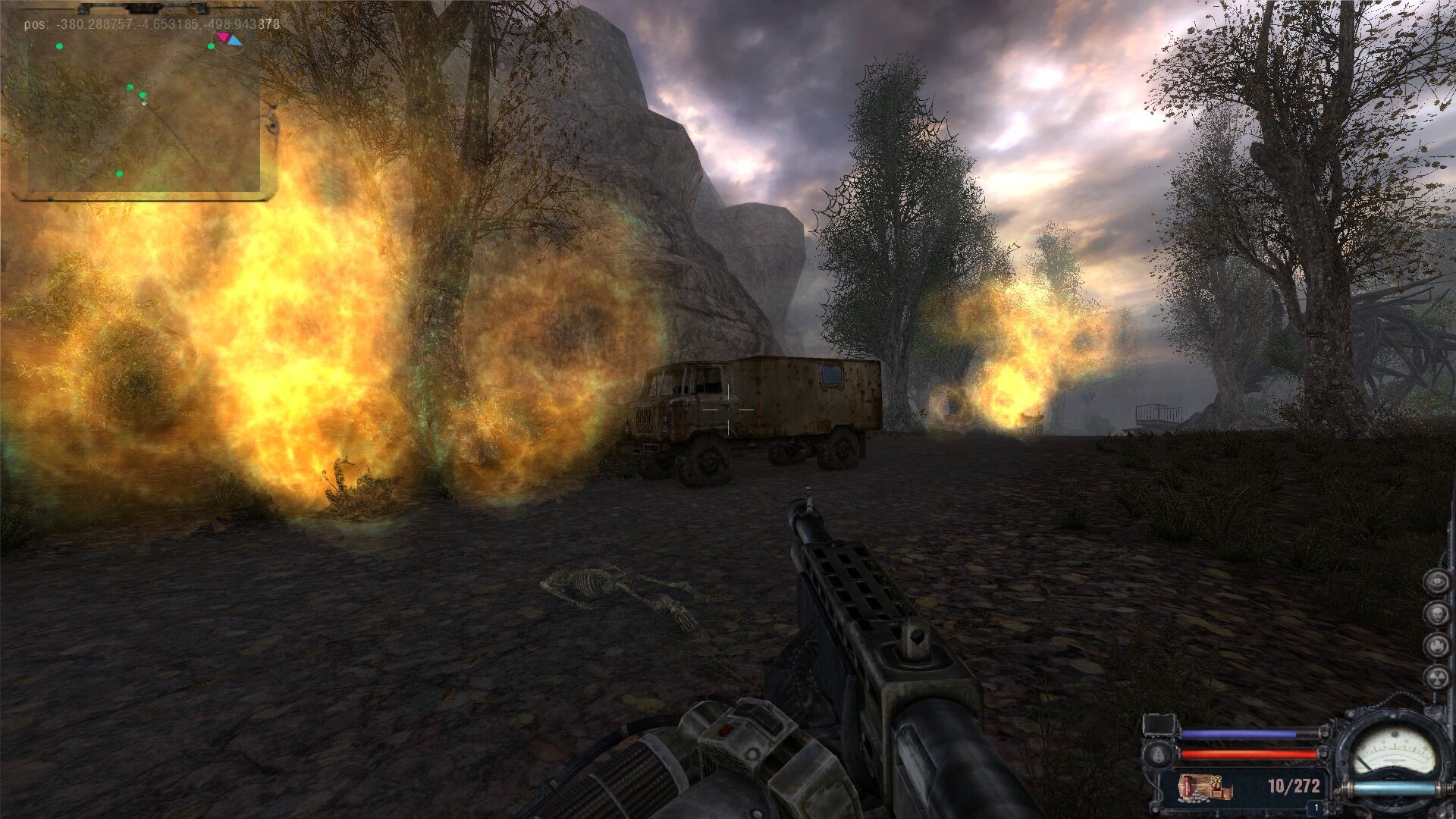Click the round drop icon beside the red bar
The image size is (1456, 819).
click(x=1158, y=755)
